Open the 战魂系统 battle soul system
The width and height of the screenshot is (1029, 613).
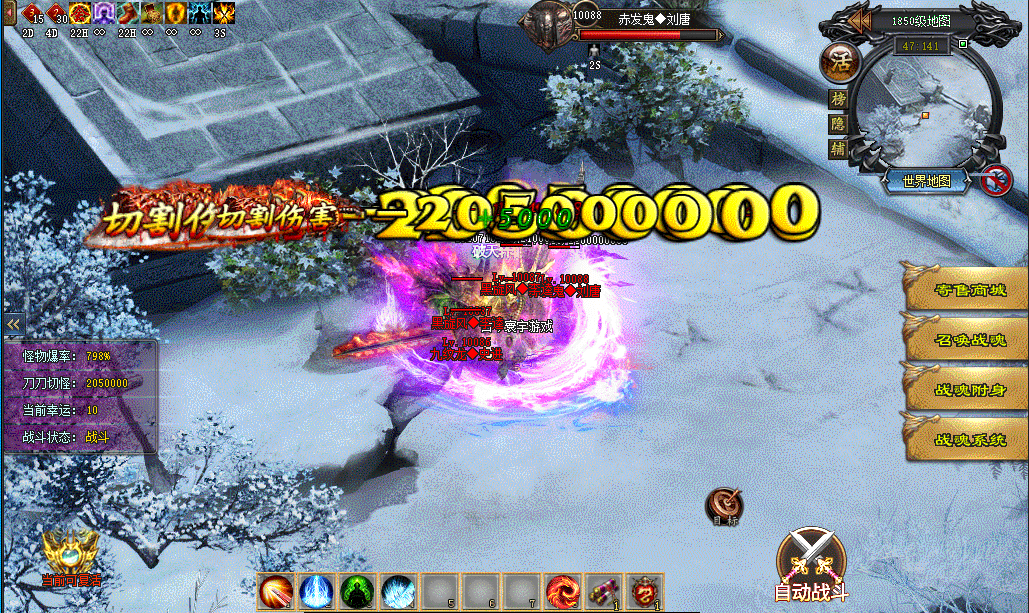[965, 438]
